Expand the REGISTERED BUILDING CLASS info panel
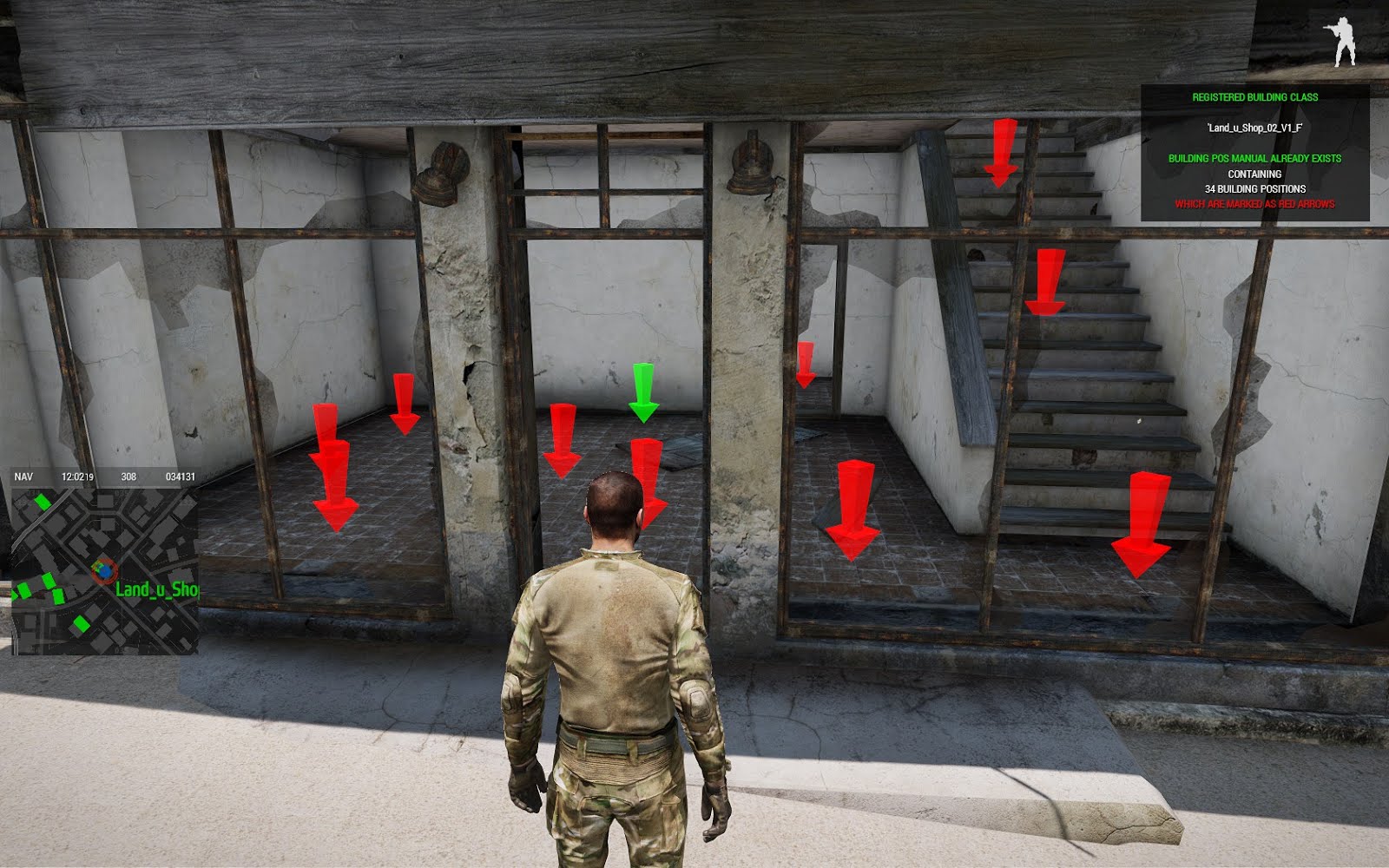 point(1256,96)
